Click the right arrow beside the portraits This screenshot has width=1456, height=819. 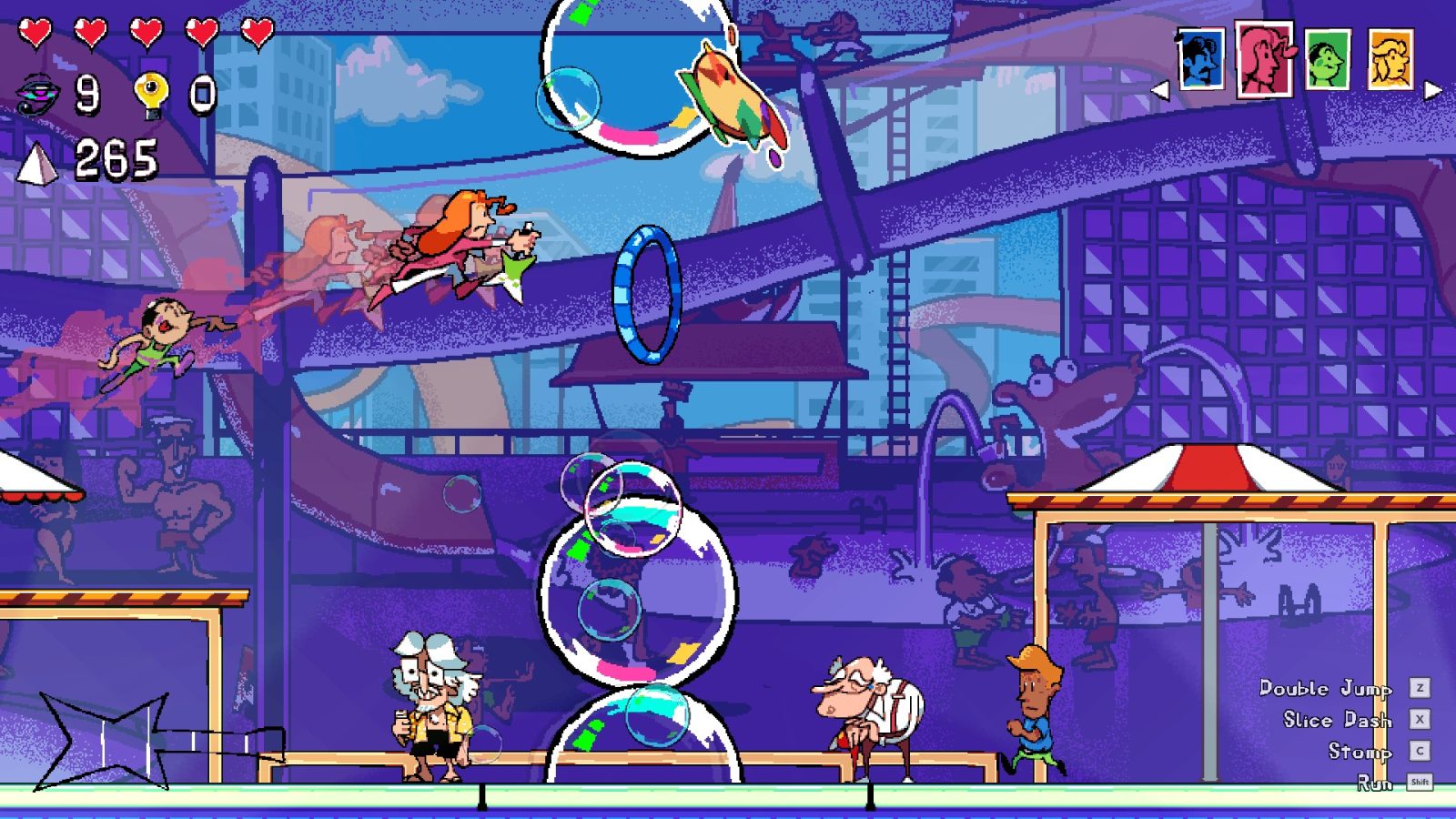[x=1432, y=89]
